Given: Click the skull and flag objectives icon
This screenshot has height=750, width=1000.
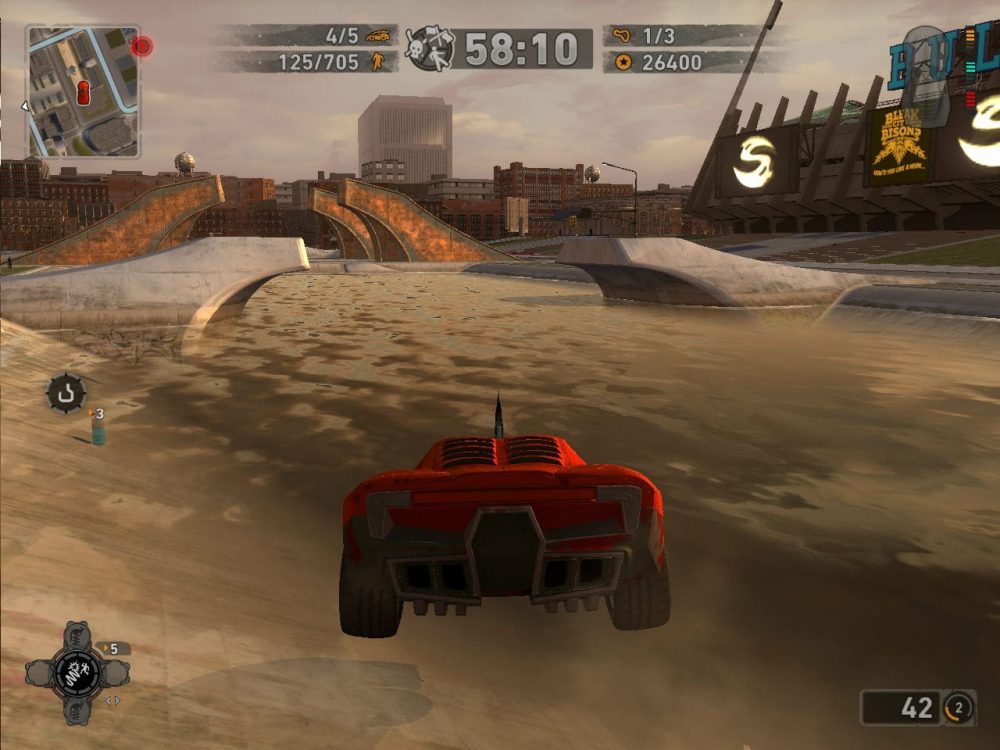Looking at the screenshot, I should click(431, 47).
